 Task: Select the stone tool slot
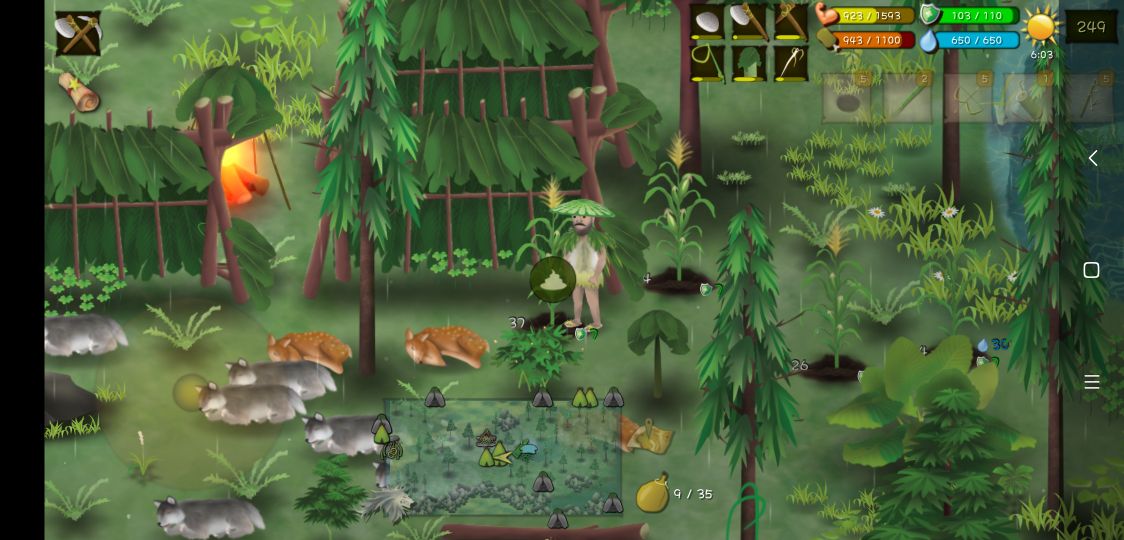(707, 22)
